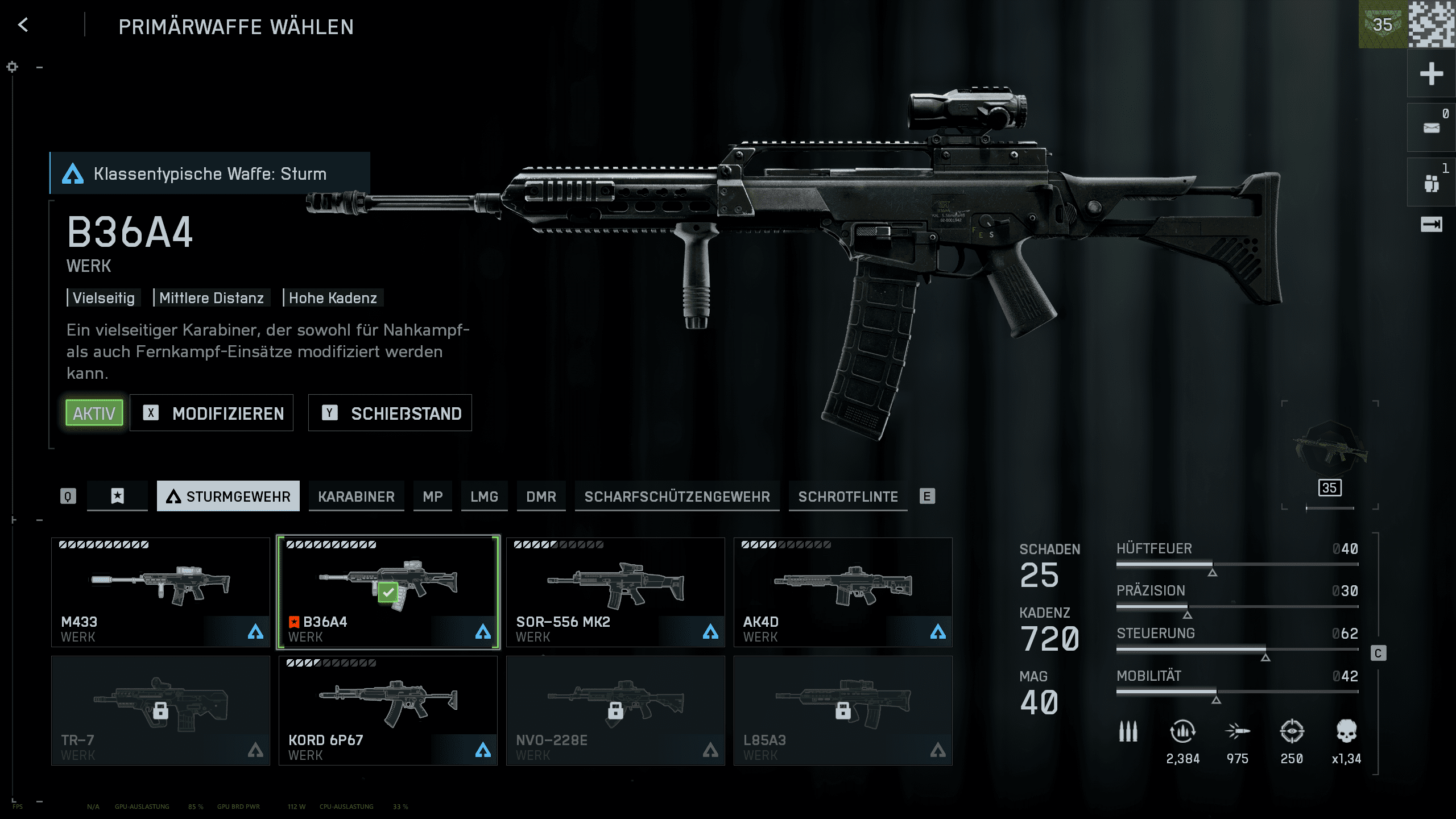Pick the M433 assault rifle tile
Viewport: 1456px width, 819px height.
[x=160, y=591]
